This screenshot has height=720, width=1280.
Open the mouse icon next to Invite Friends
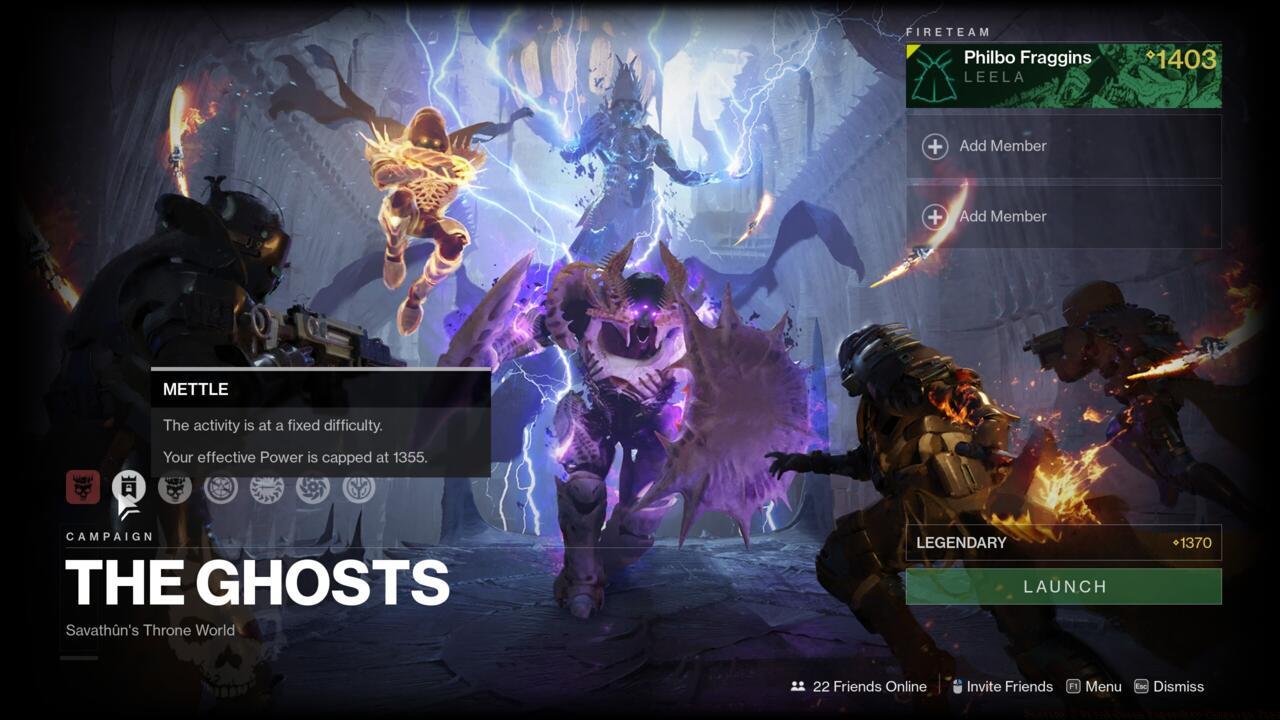click(957, 686)
